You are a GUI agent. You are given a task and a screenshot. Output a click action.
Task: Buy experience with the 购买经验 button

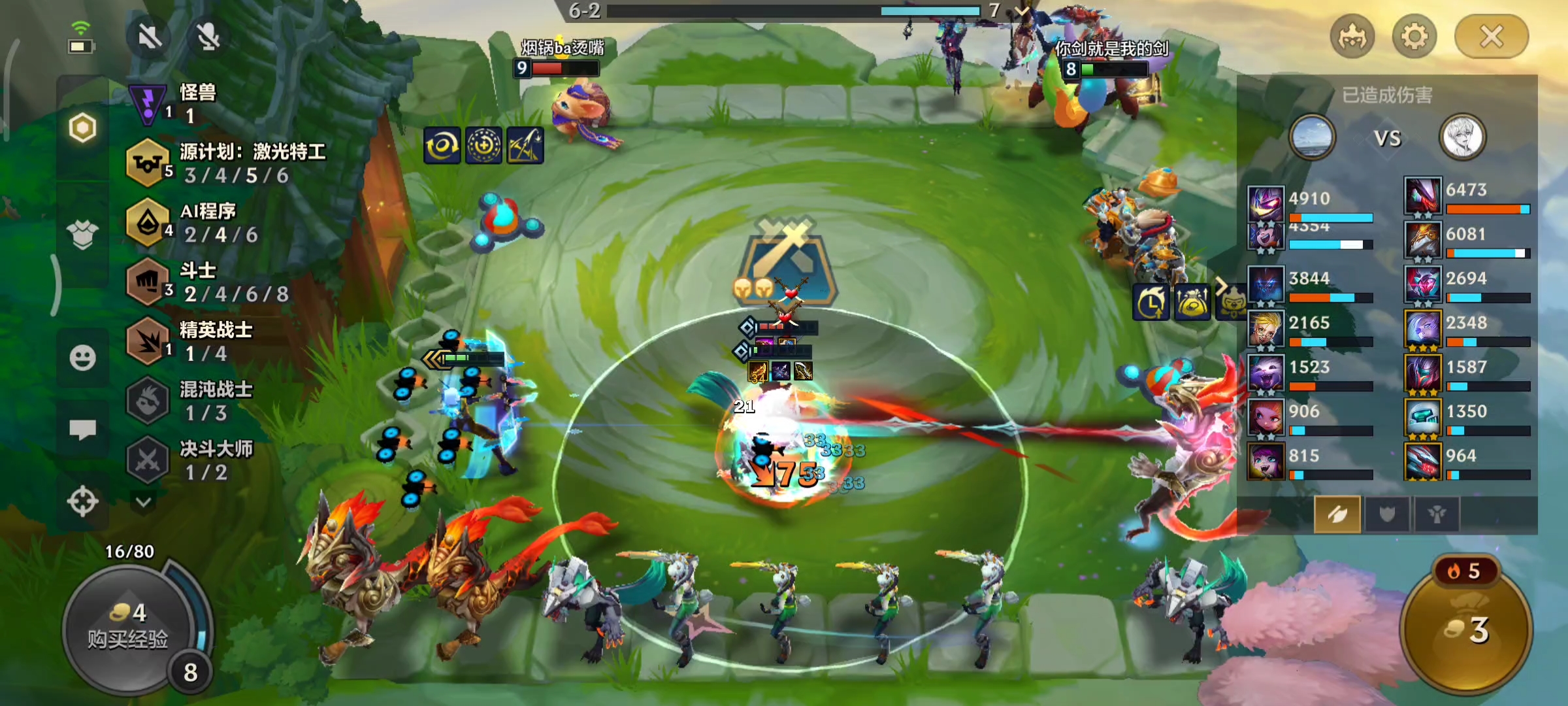[x=128, y=628]
